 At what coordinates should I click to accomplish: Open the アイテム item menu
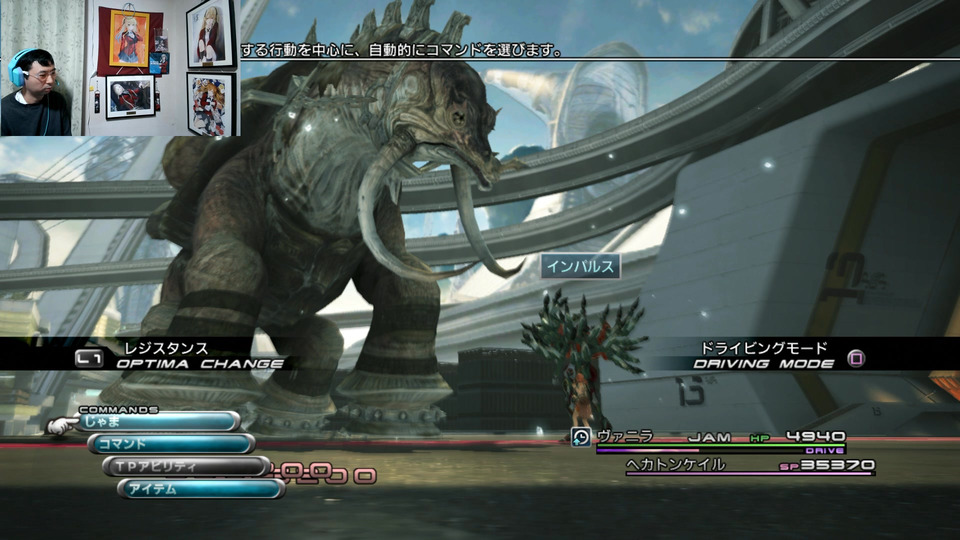tap(200, 488)
